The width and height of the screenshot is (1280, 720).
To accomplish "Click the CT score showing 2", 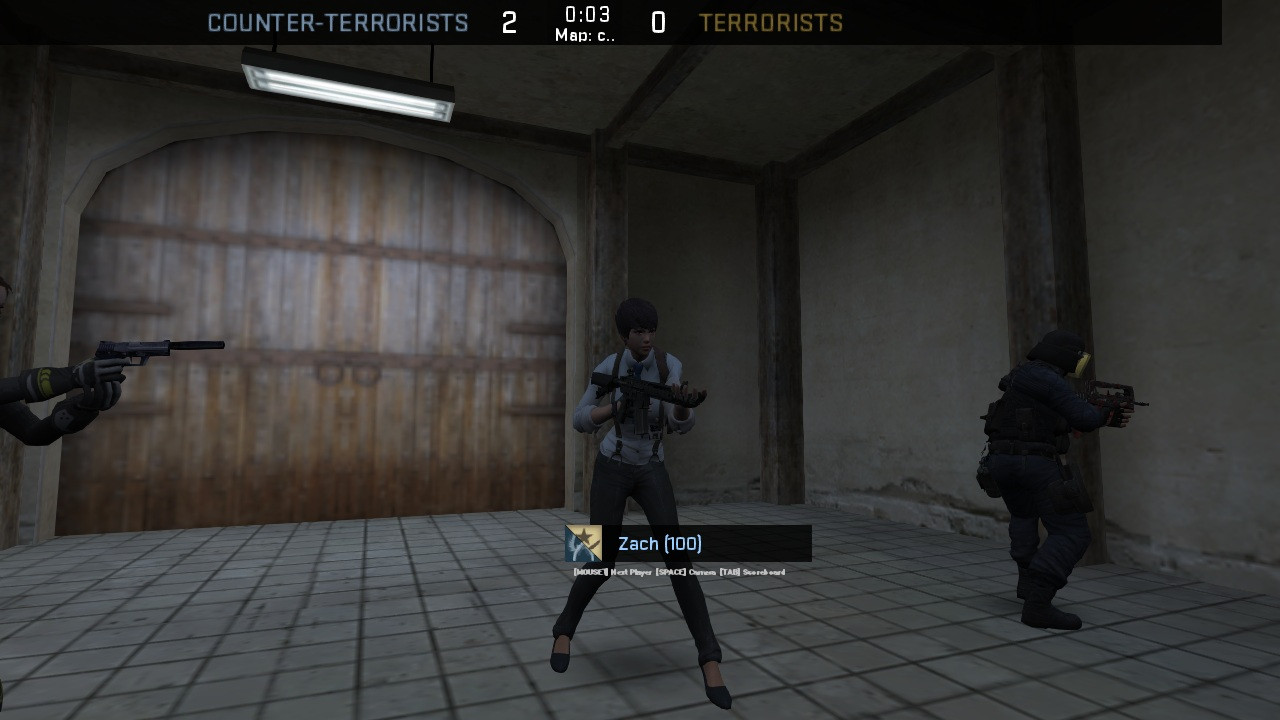I will pos(508,22).
